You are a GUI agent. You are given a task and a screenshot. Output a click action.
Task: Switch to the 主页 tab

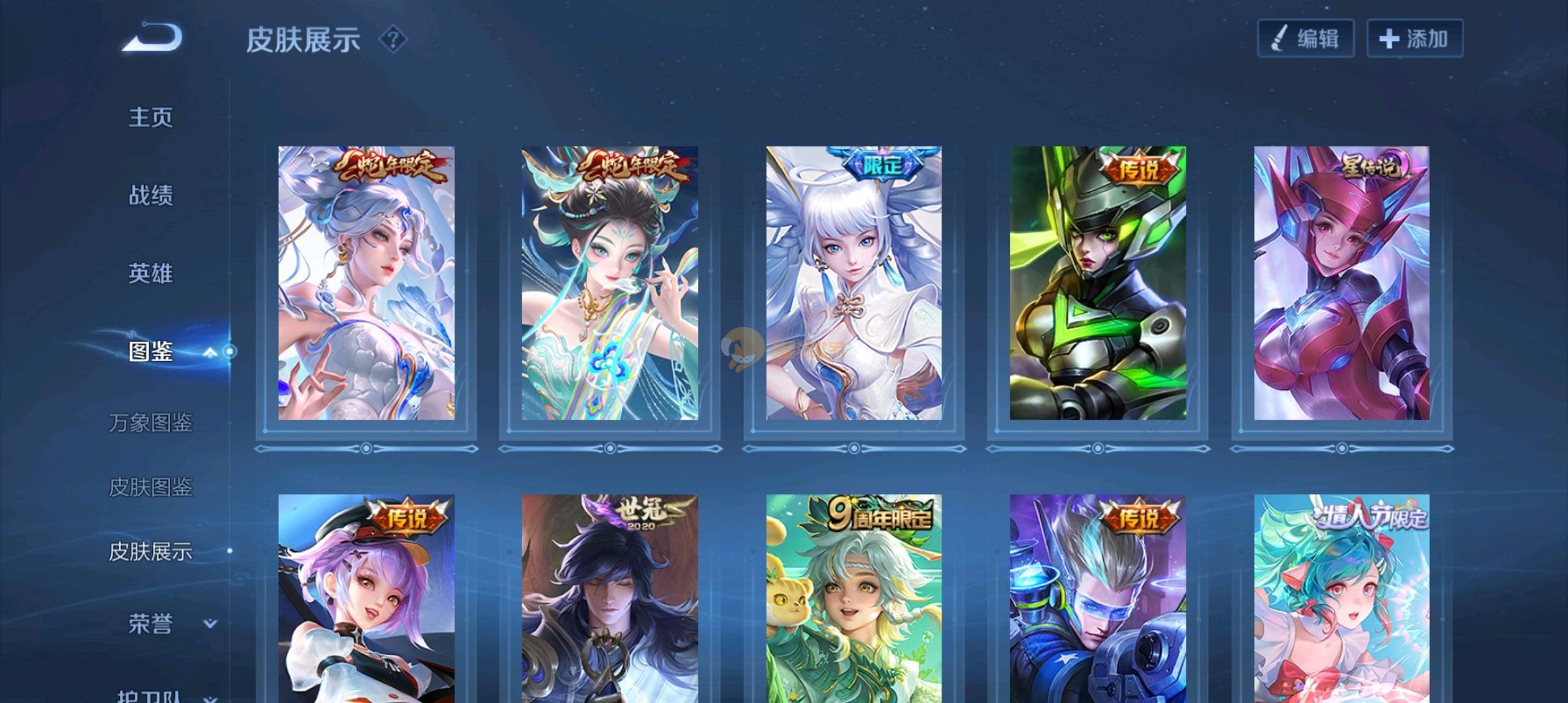tap(150, 117)
